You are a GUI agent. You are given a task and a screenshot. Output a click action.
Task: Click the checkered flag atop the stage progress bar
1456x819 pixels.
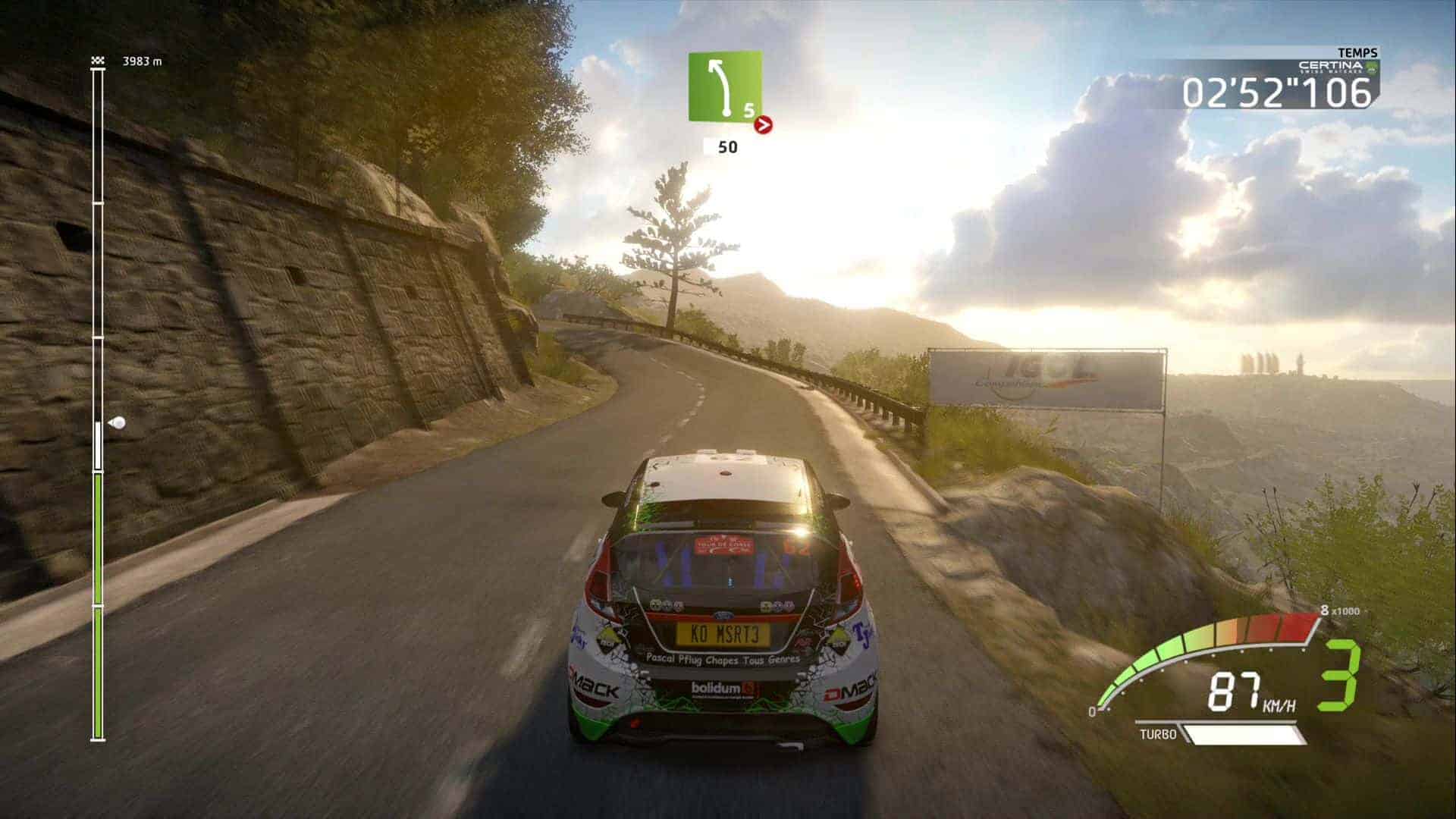click(x=97, y=61)
